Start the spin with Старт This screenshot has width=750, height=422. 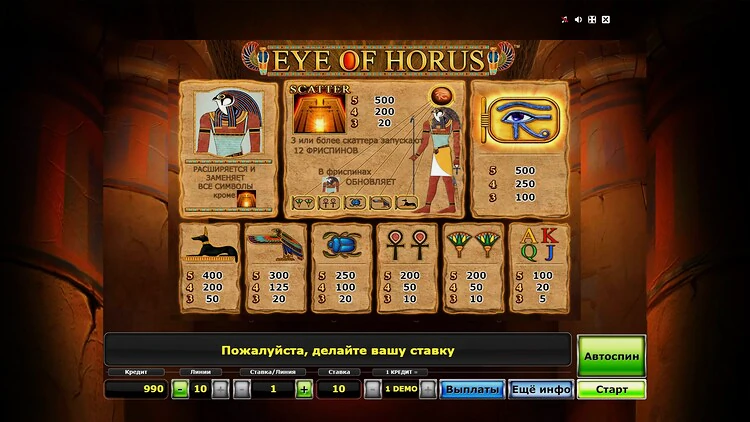[611, 389]
